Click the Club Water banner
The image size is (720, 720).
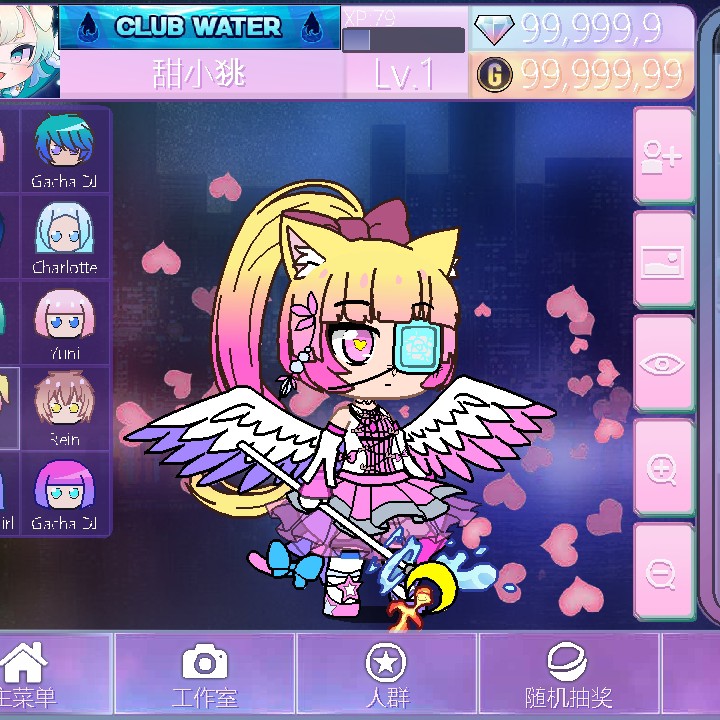click(199, 27)
